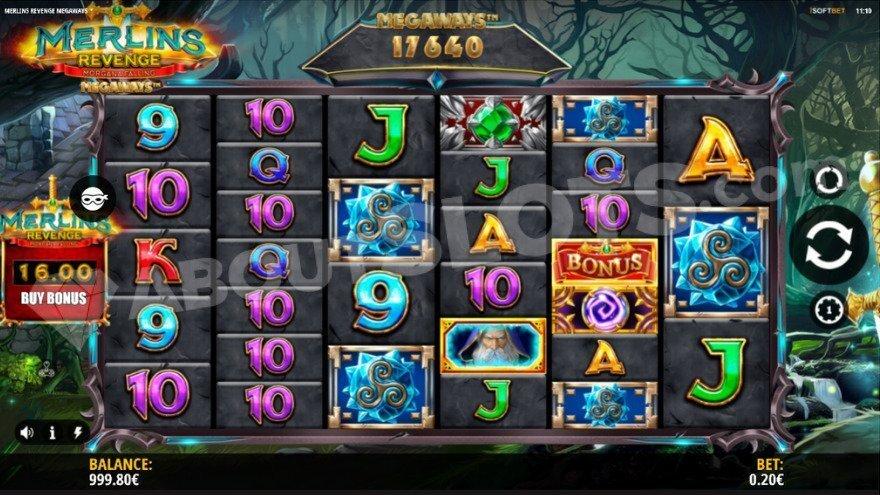Viewport: 880px width, 495px height.
Task: Click the masked face icon
Action: click(x=93, y=196)
